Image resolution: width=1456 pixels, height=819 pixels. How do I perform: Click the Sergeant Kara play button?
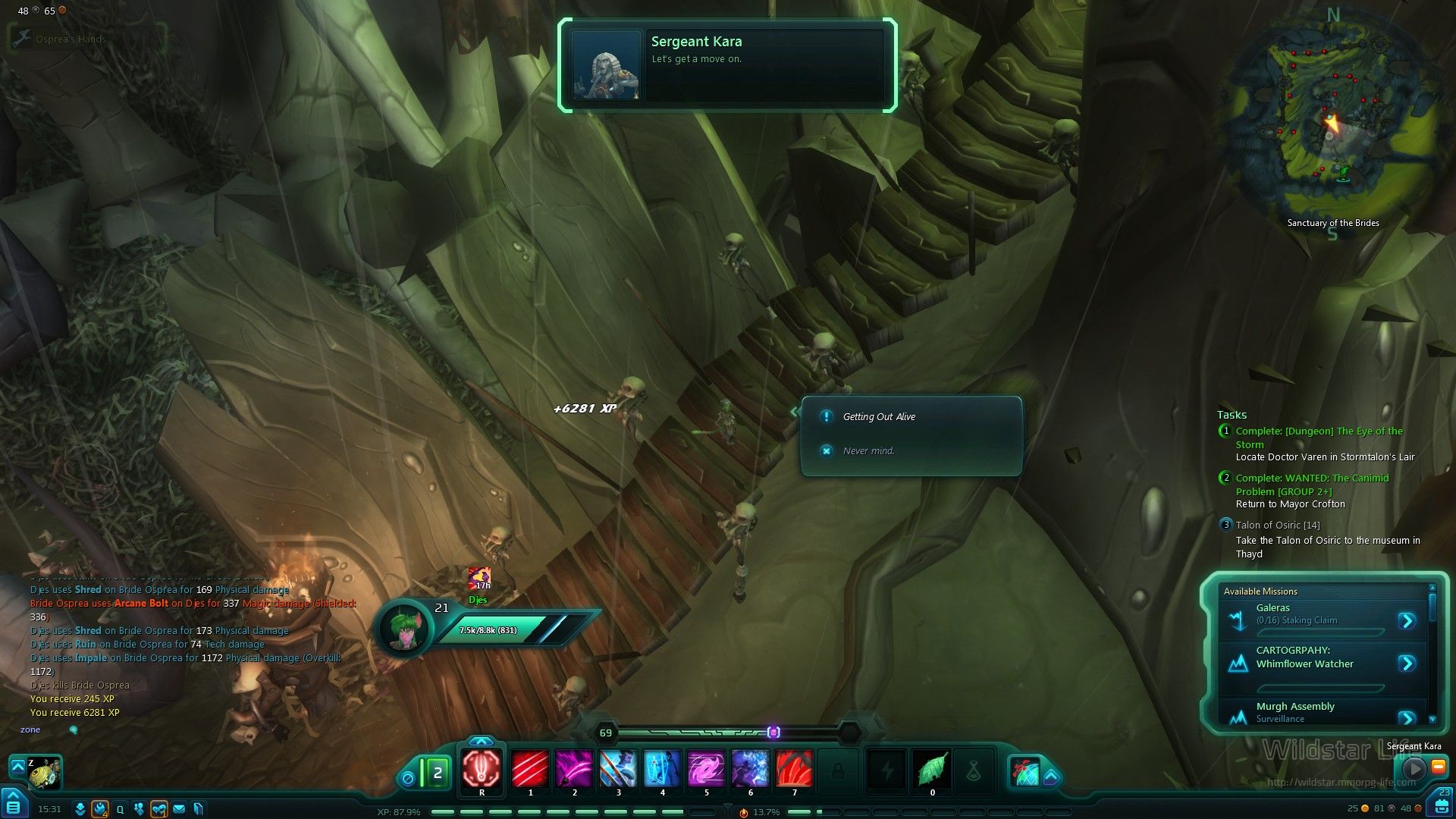(x=1413, y=768)
